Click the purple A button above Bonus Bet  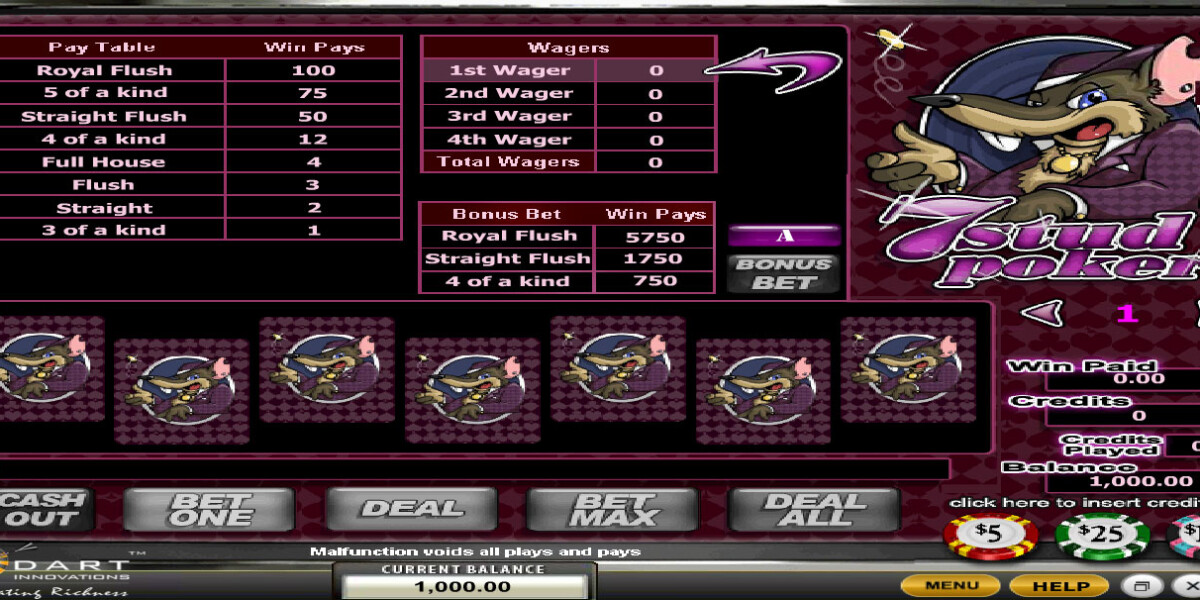pyautogui.click(x=784, y=236)
